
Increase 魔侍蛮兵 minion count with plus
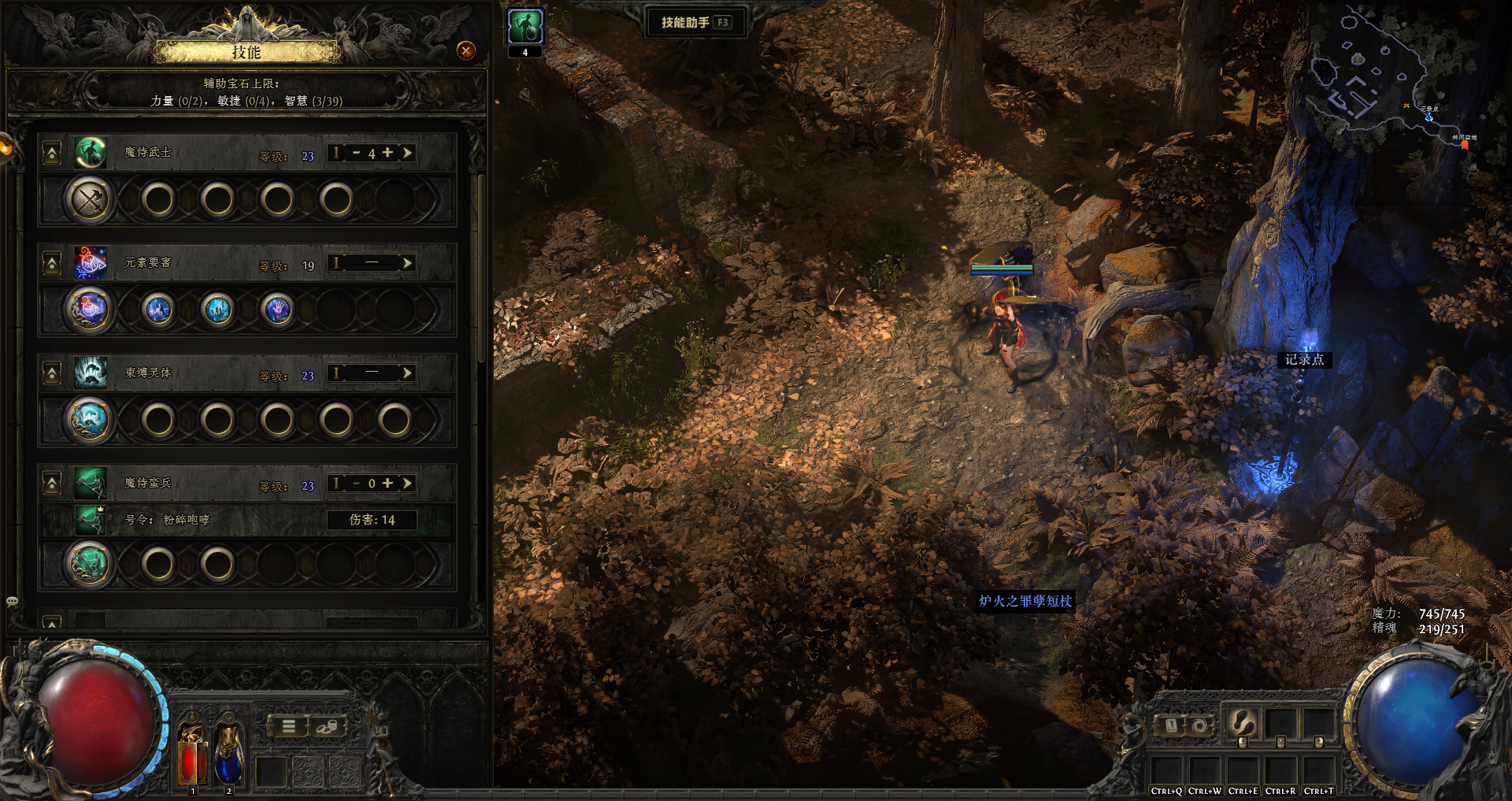[387, 484]
